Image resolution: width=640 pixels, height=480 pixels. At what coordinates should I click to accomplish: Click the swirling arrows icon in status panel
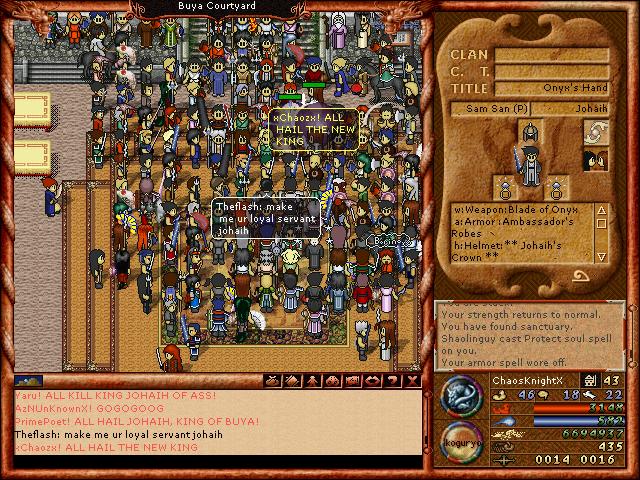(596, 132)
